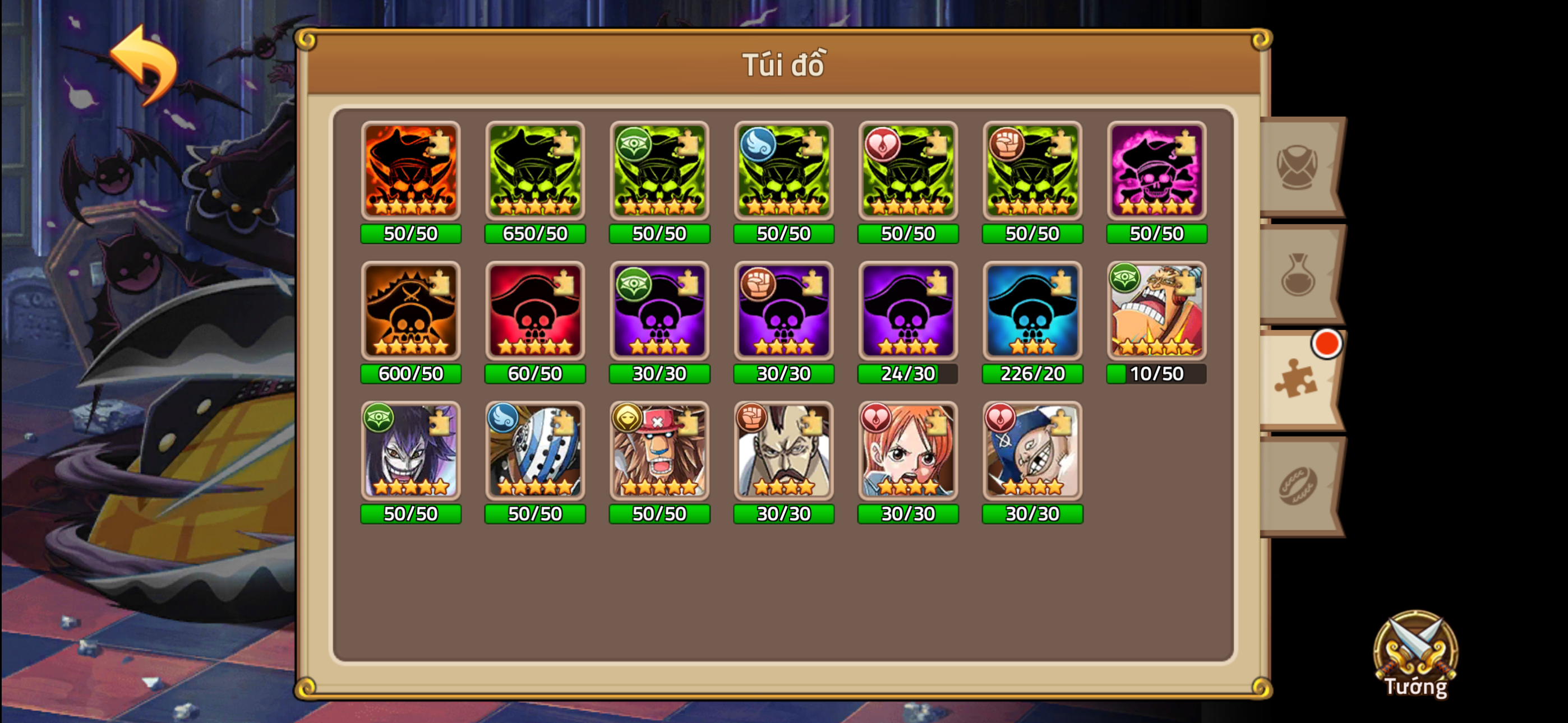This screenshot has width=1568, height=723.
Task: Select the Nami character shard thumbnail
Action: click(x=907, y=451)
